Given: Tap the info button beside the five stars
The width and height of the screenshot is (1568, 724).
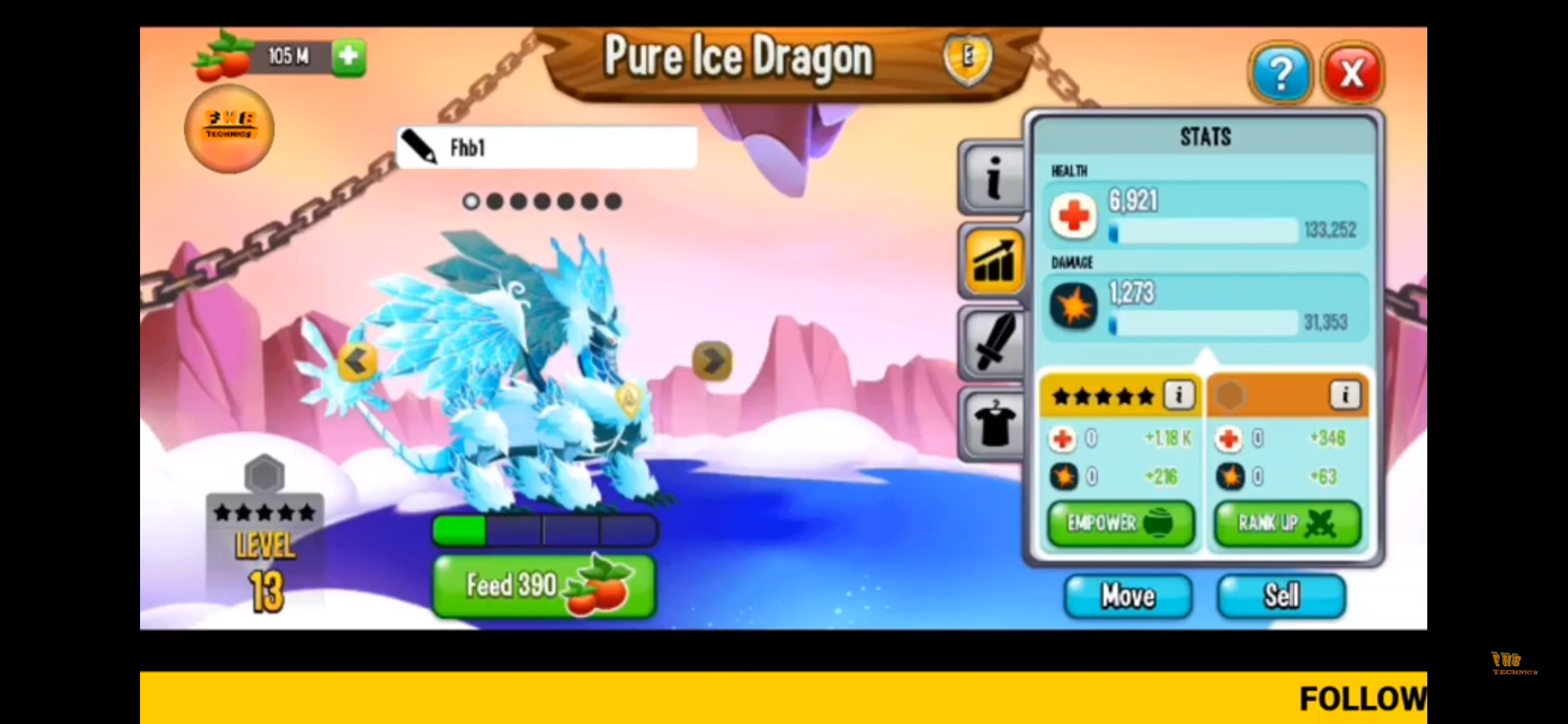Looking at the screenshot, I should pyautogui.click(x=1177, y=396).
